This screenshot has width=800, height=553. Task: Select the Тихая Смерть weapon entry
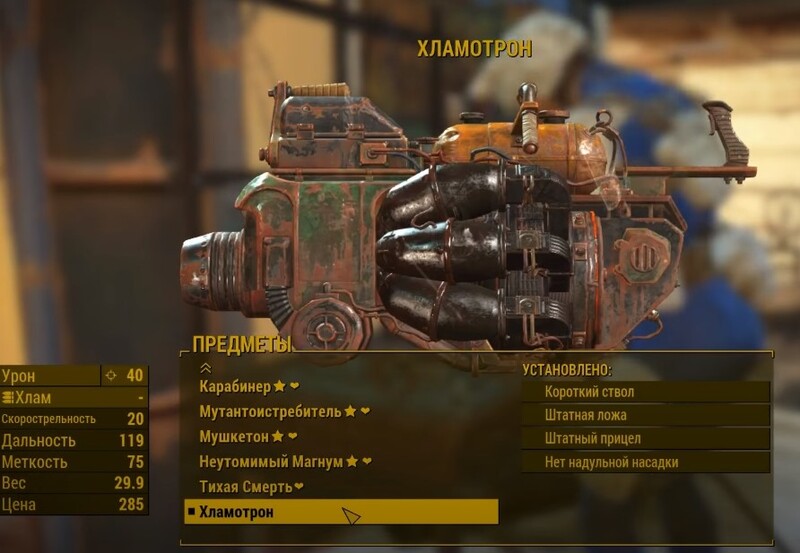click(x=245, y=487)
